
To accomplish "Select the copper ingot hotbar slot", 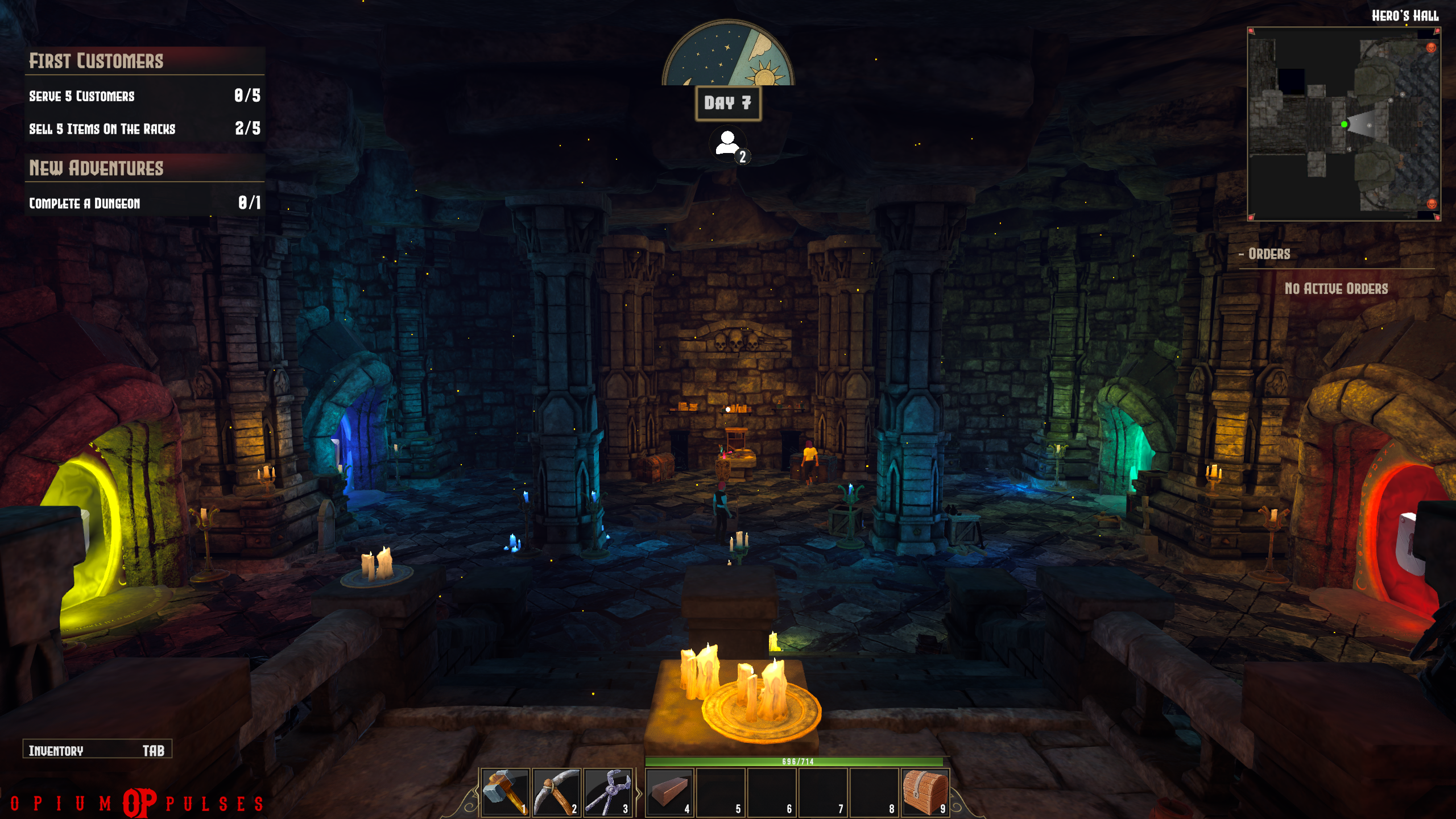I will tap(669, 792).
